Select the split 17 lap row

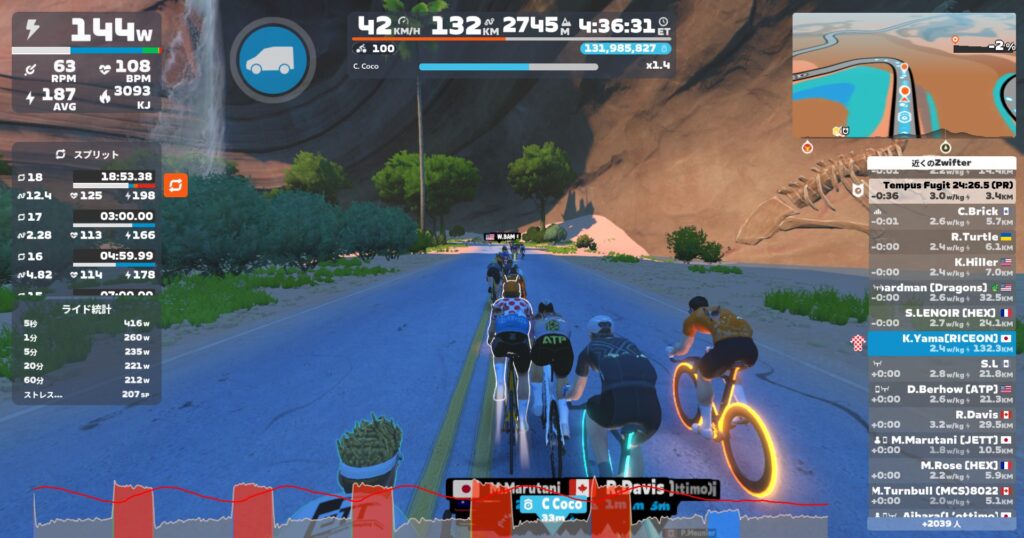click(x=87, y=225)
